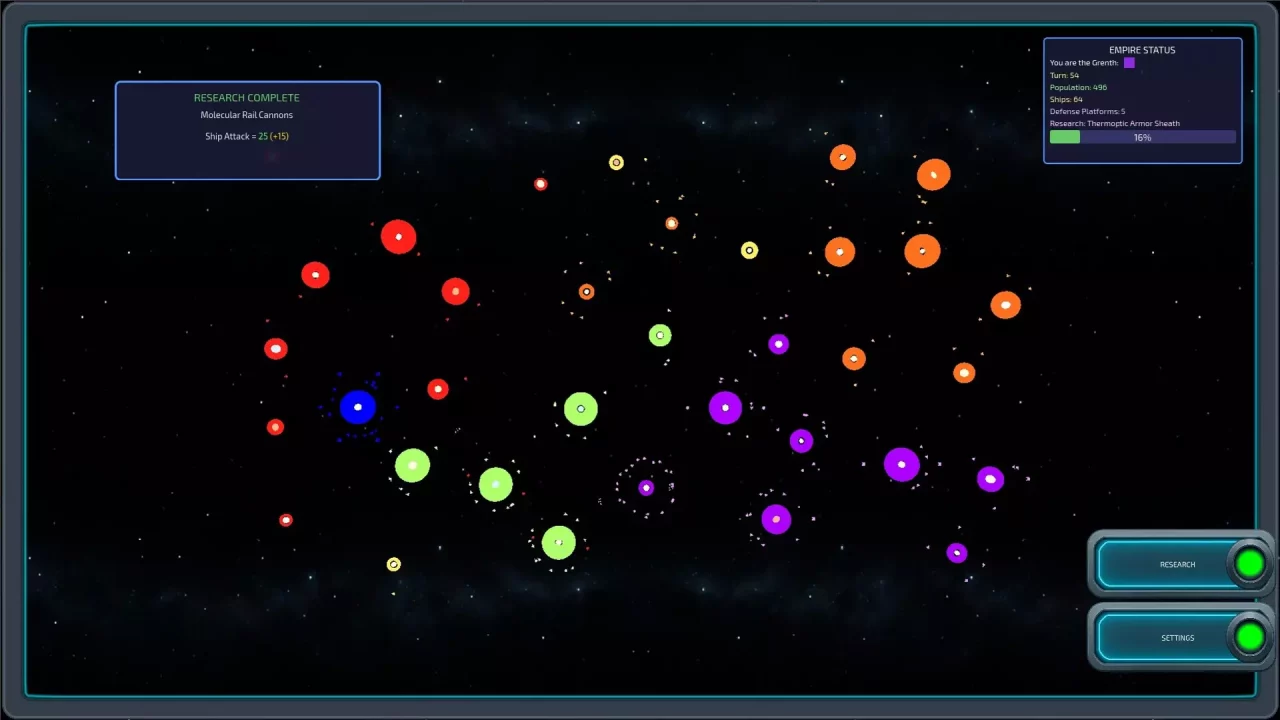Click the large green star below the blue one
Screen dimensions: 1280x720
[411, 465]
